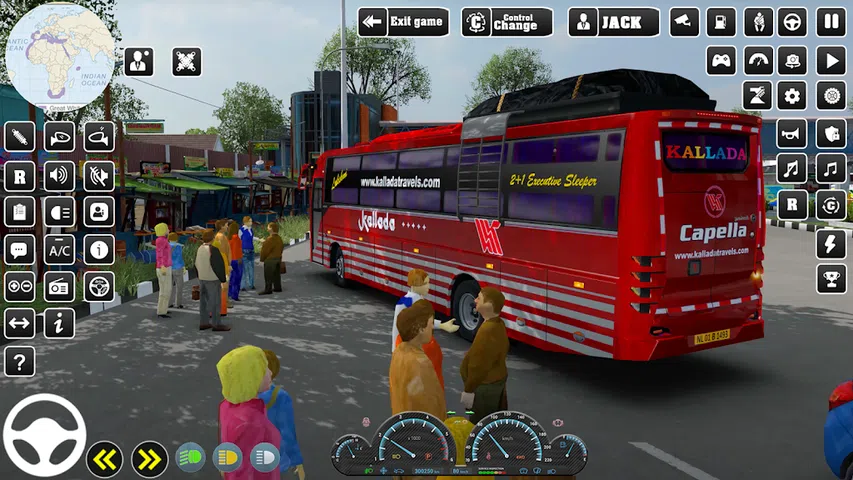Viewport: 853px width, 480px height.
Task: Open the world minimap
Action: pos(60,56)
